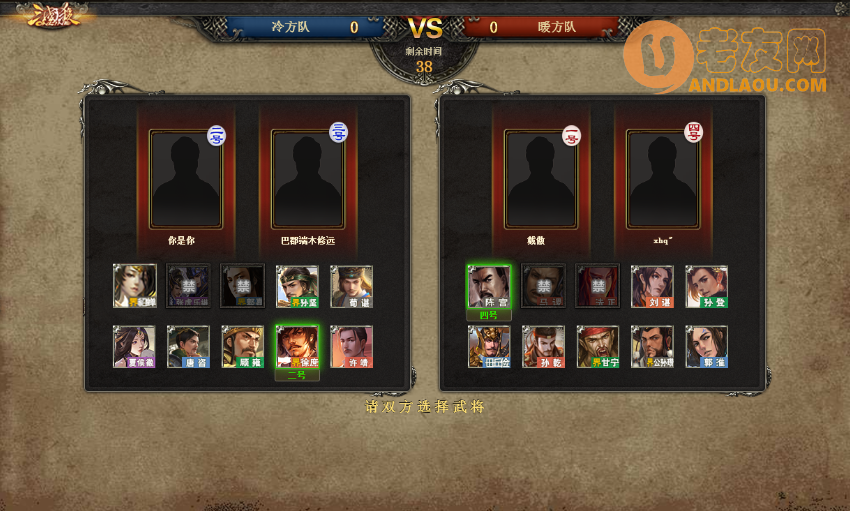Click player 你是你's silhouette slot
Image resolution: width=850 pixels, height=511 pixels.
[185, 178]
